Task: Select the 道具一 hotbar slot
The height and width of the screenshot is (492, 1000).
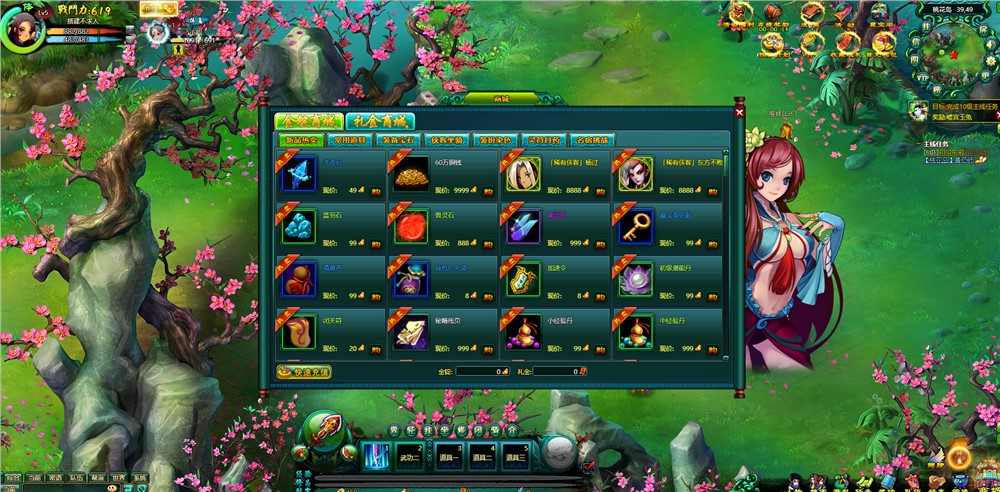Action: tap(446, 456)
